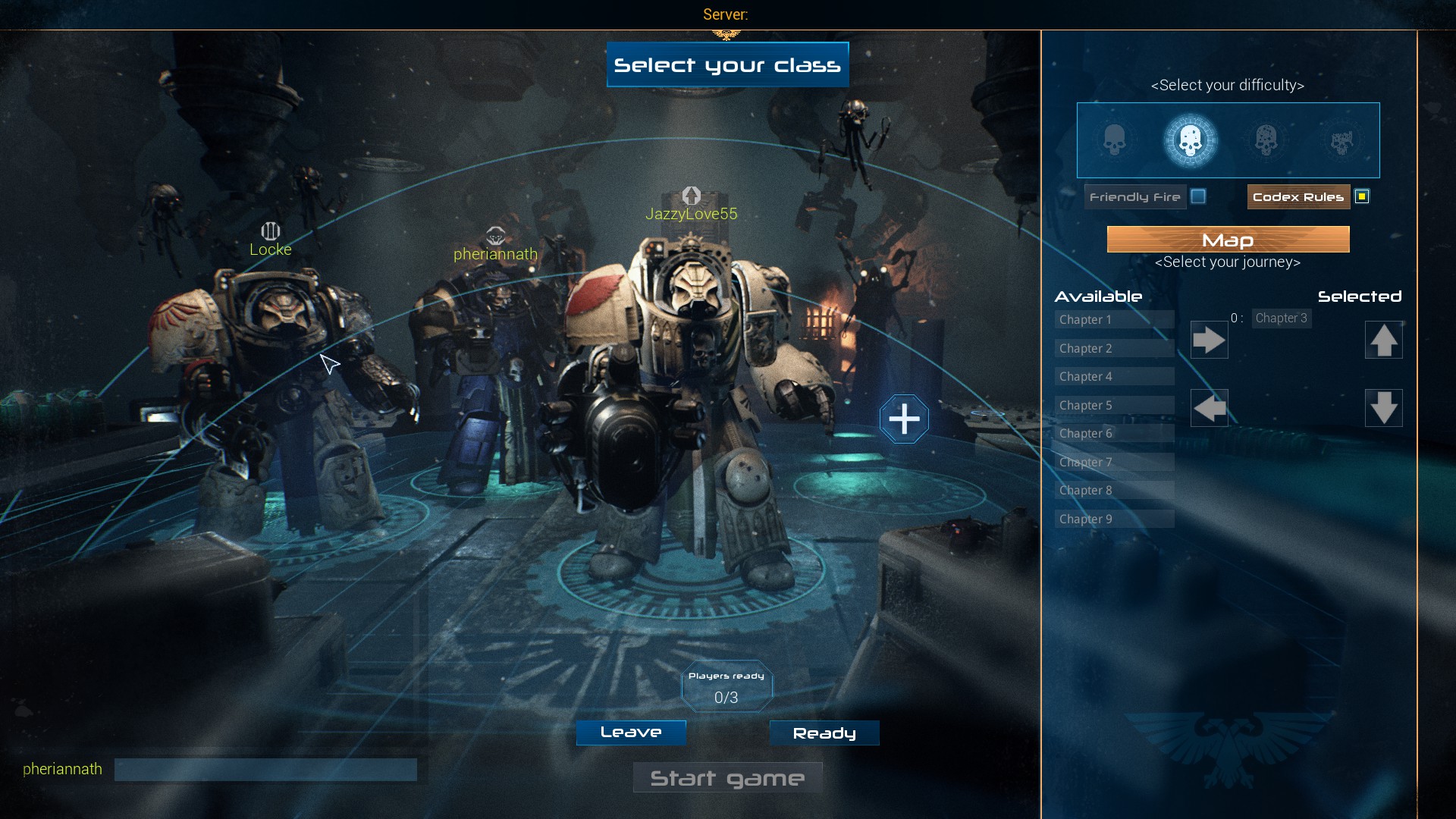Click the Ready button

point(824,733)
